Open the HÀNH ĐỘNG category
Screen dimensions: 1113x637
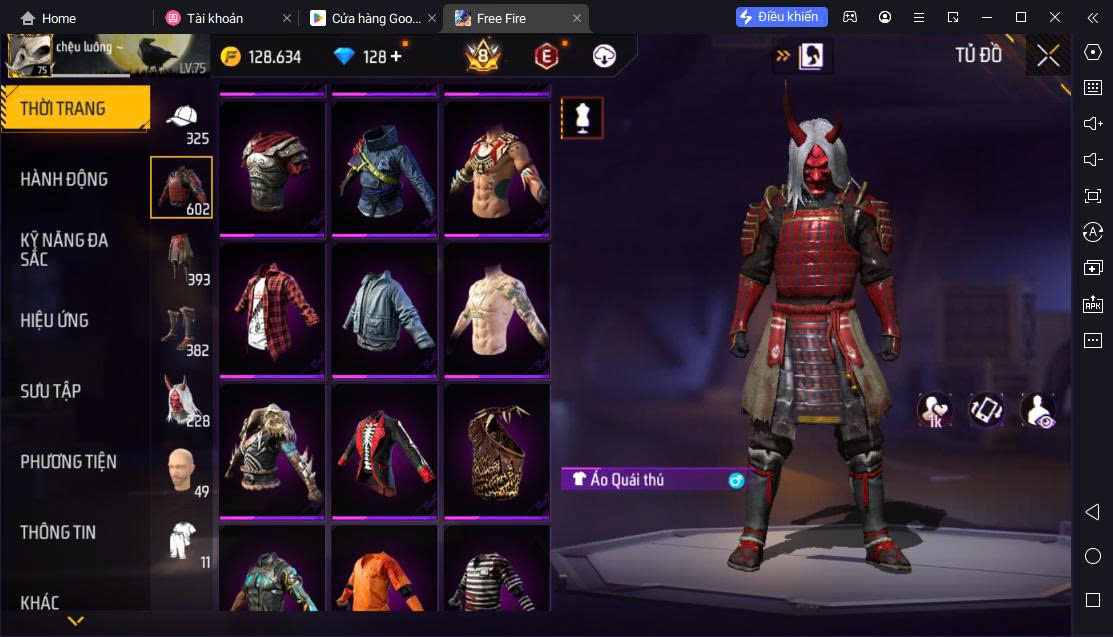point(65,179)
